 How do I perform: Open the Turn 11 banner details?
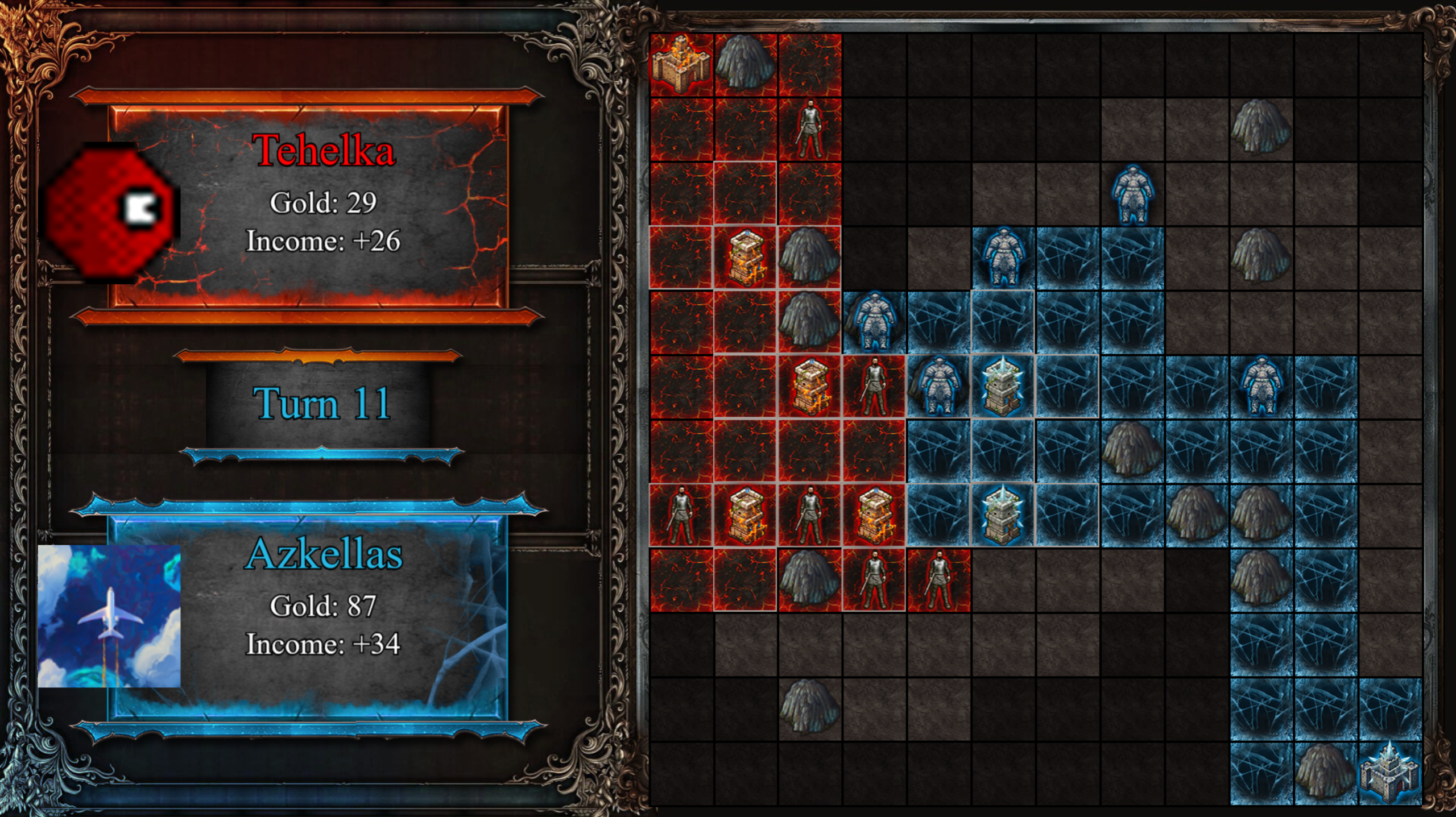pos(322,404)
